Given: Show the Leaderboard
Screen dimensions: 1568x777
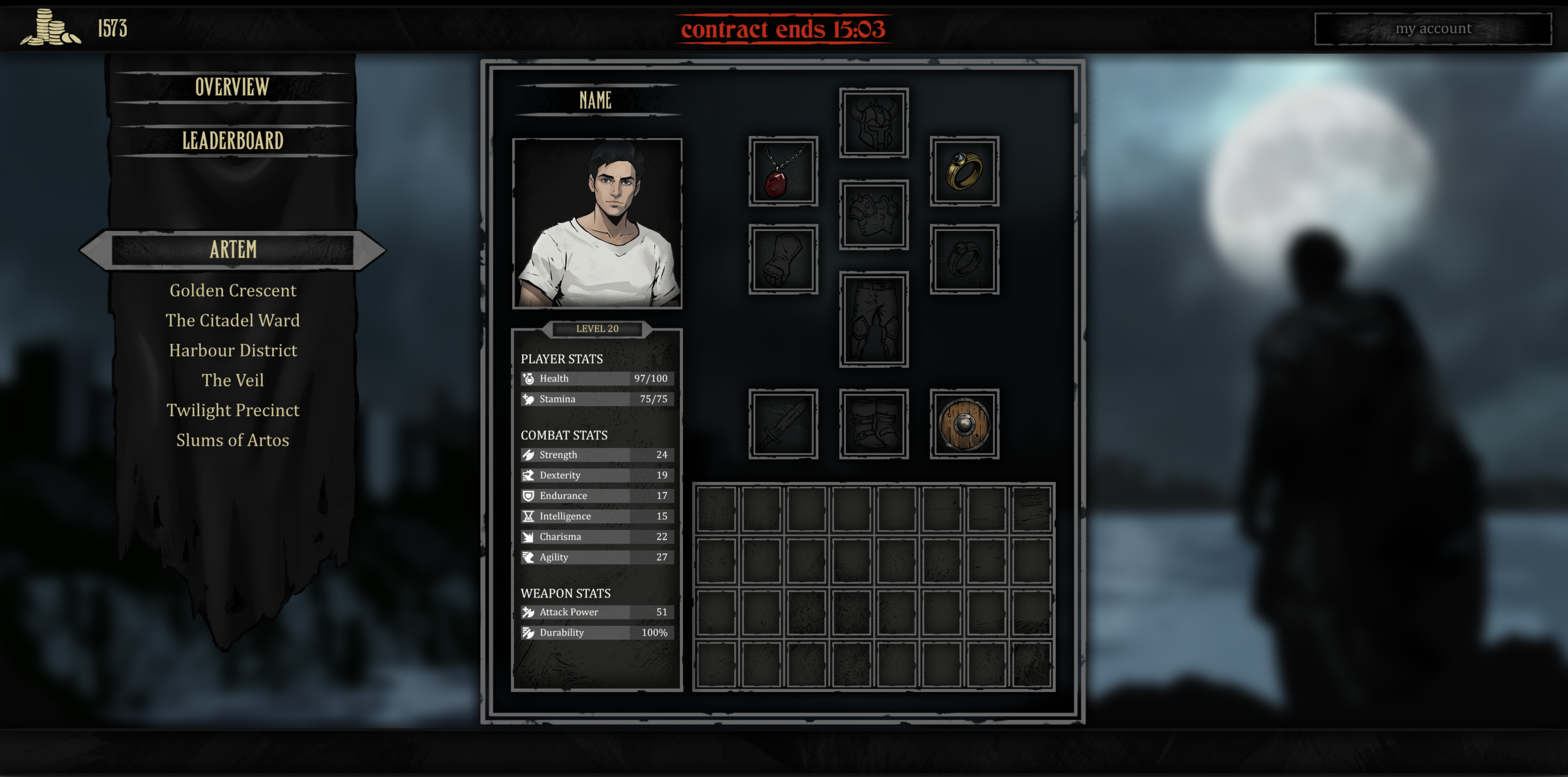Looking at the screenshot, I should click(x=232, y=141).
